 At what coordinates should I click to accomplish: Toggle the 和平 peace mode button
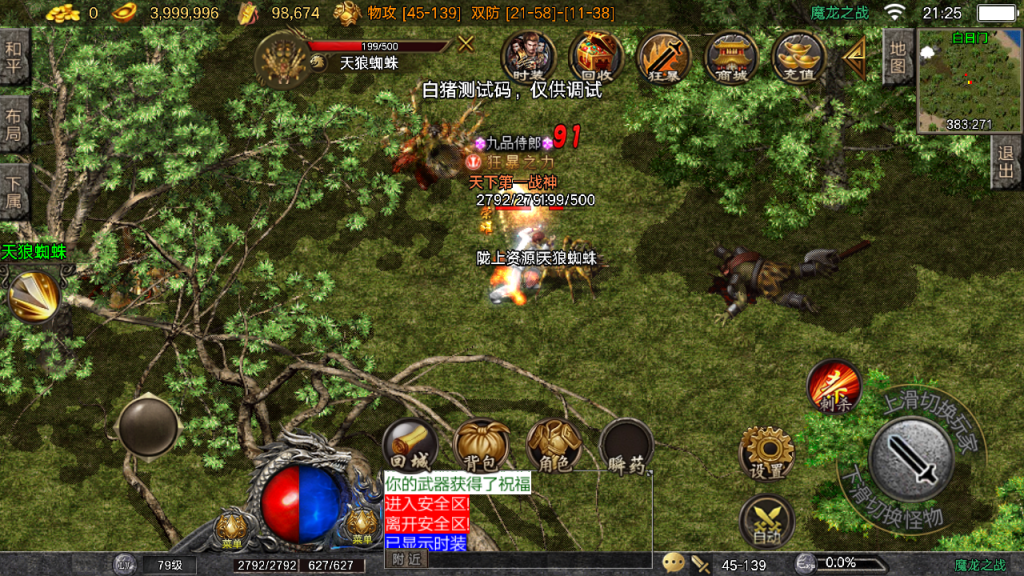click(14, 57)
